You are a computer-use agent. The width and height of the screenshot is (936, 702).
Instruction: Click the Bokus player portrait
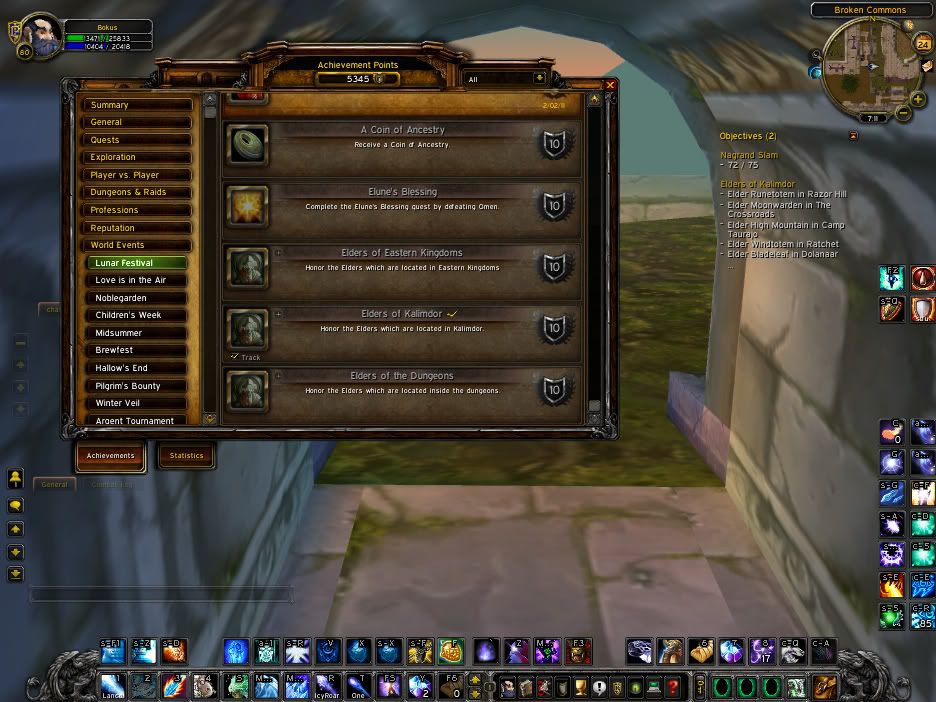click(x=42, y=34)
